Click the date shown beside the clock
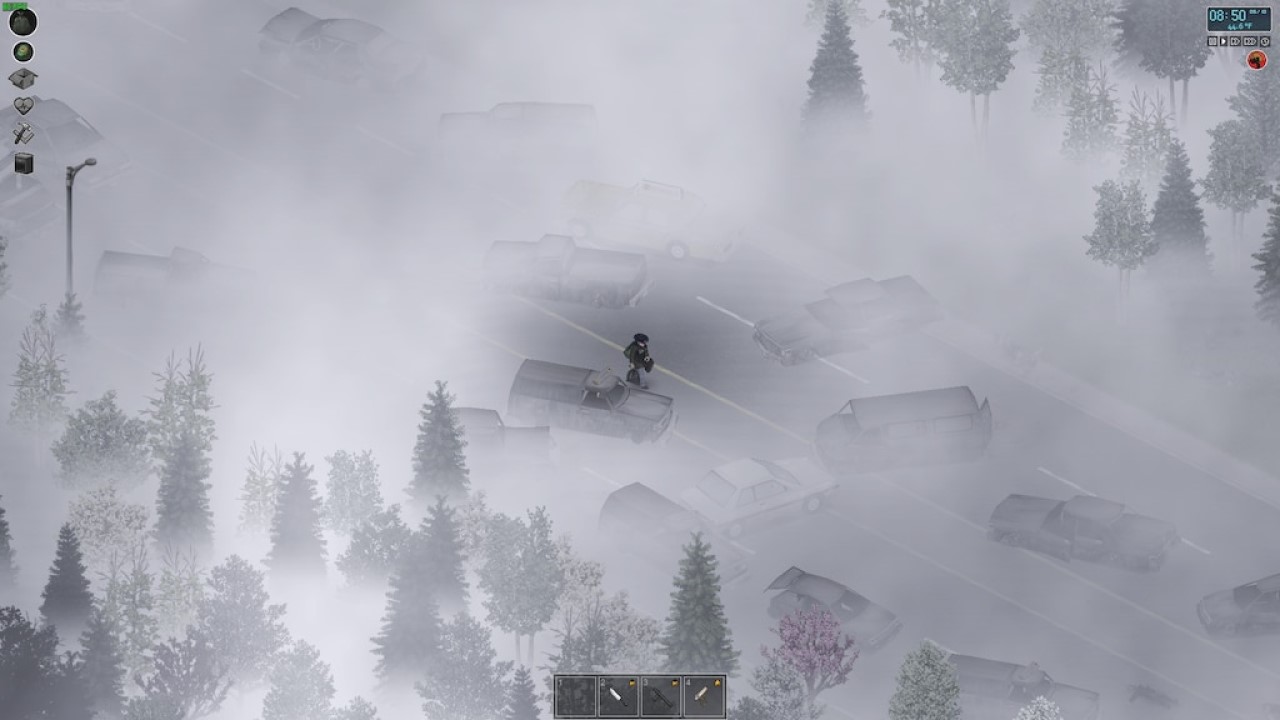The image size is (1280, 720). (x=1258, y=13)
